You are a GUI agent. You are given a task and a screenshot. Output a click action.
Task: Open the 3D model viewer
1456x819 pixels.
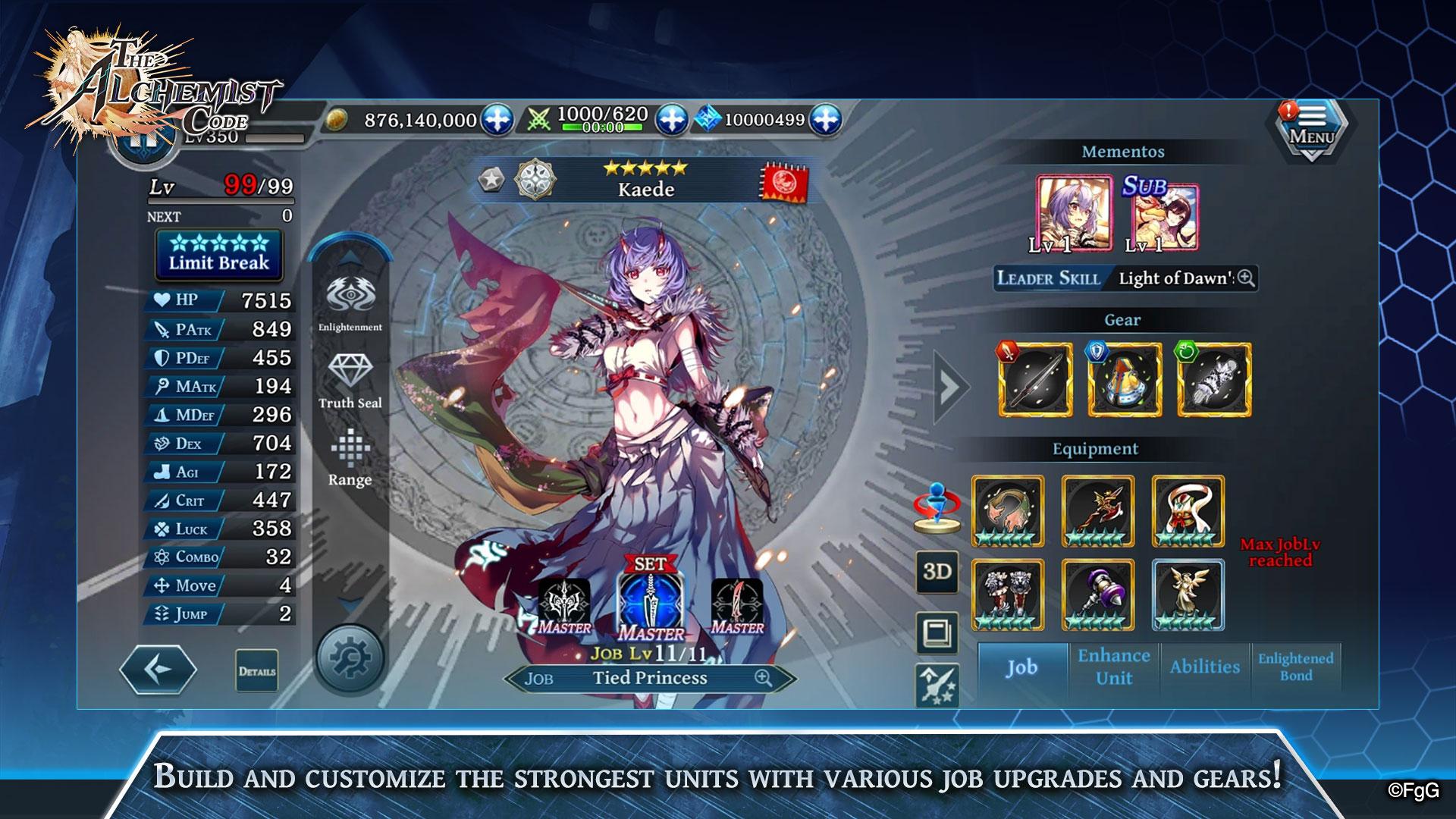pyautogui.click(x=939, y=573)
